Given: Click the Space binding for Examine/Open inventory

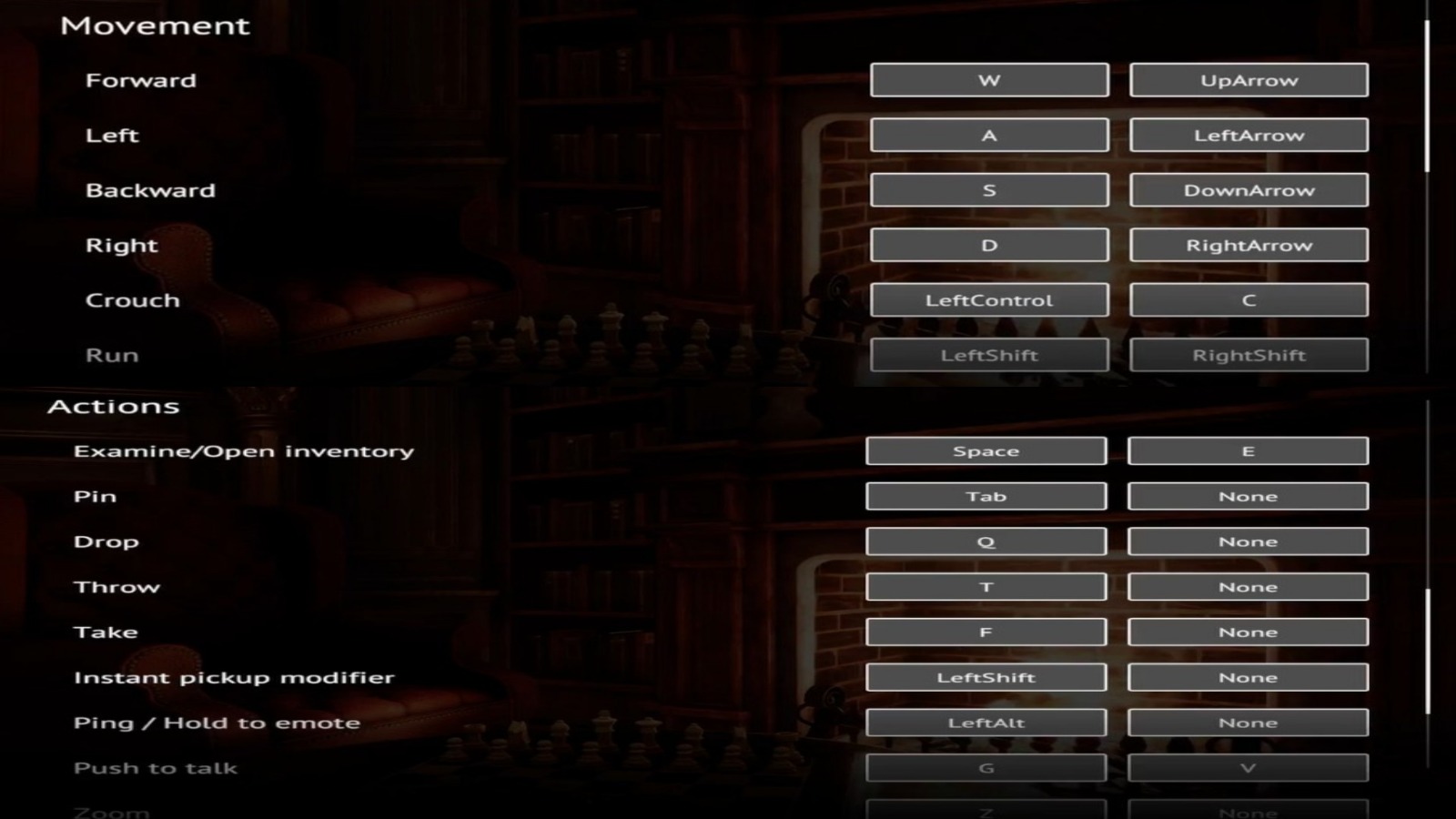Looking at the screenshot, I should [986, 450].
